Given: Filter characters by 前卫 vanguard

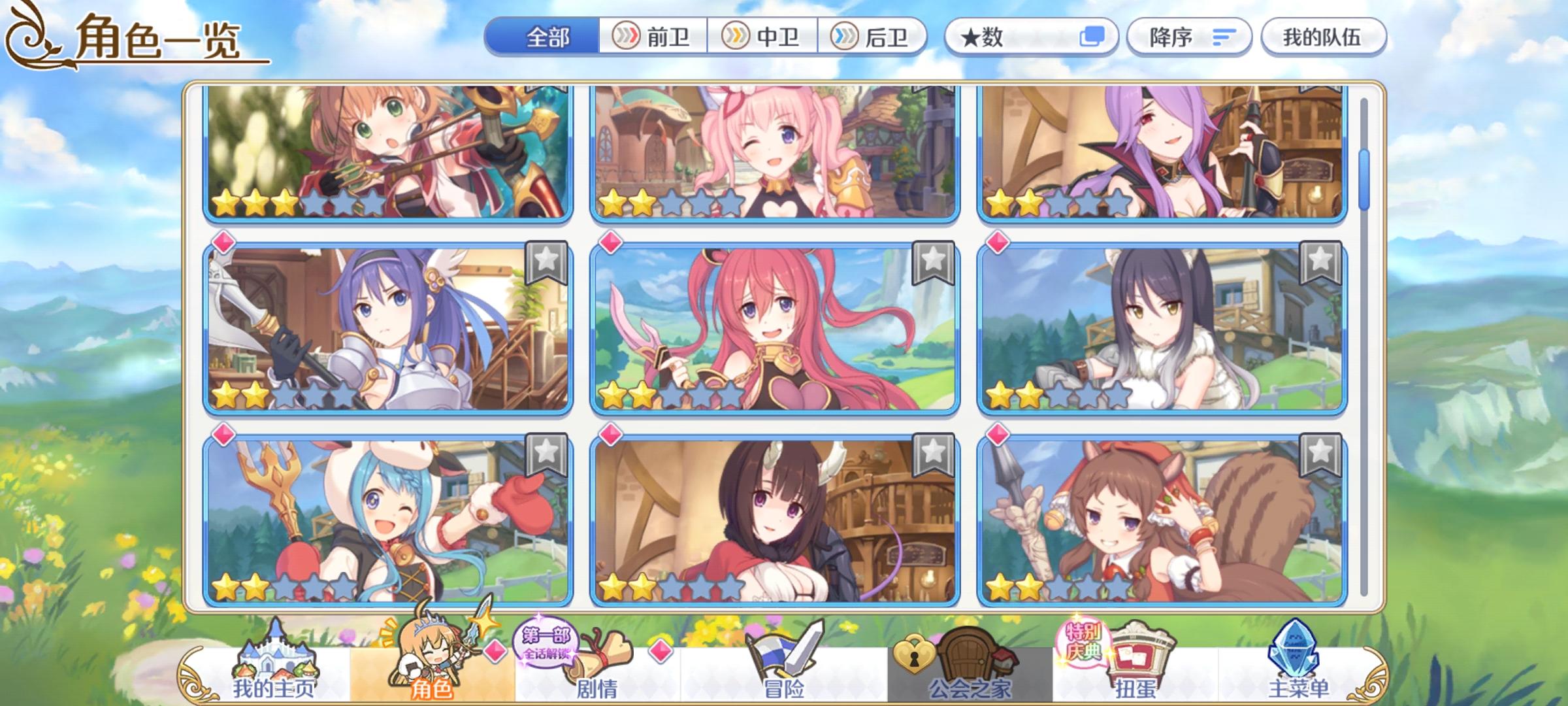Looking at the screenshot, I should [x=653, y=38].
